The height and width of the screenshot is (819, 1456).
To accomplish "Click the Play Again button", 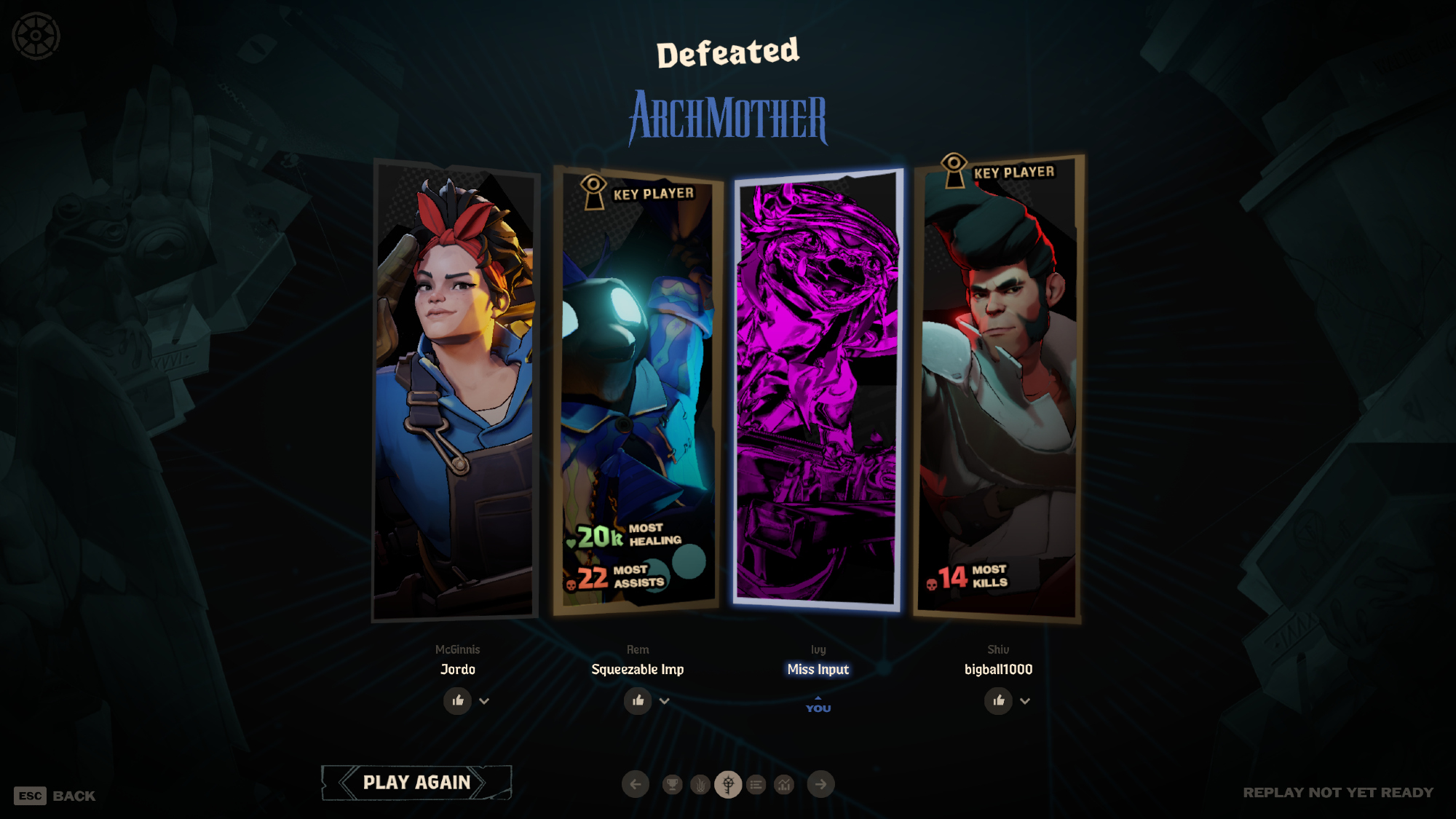I will (416, 783).
